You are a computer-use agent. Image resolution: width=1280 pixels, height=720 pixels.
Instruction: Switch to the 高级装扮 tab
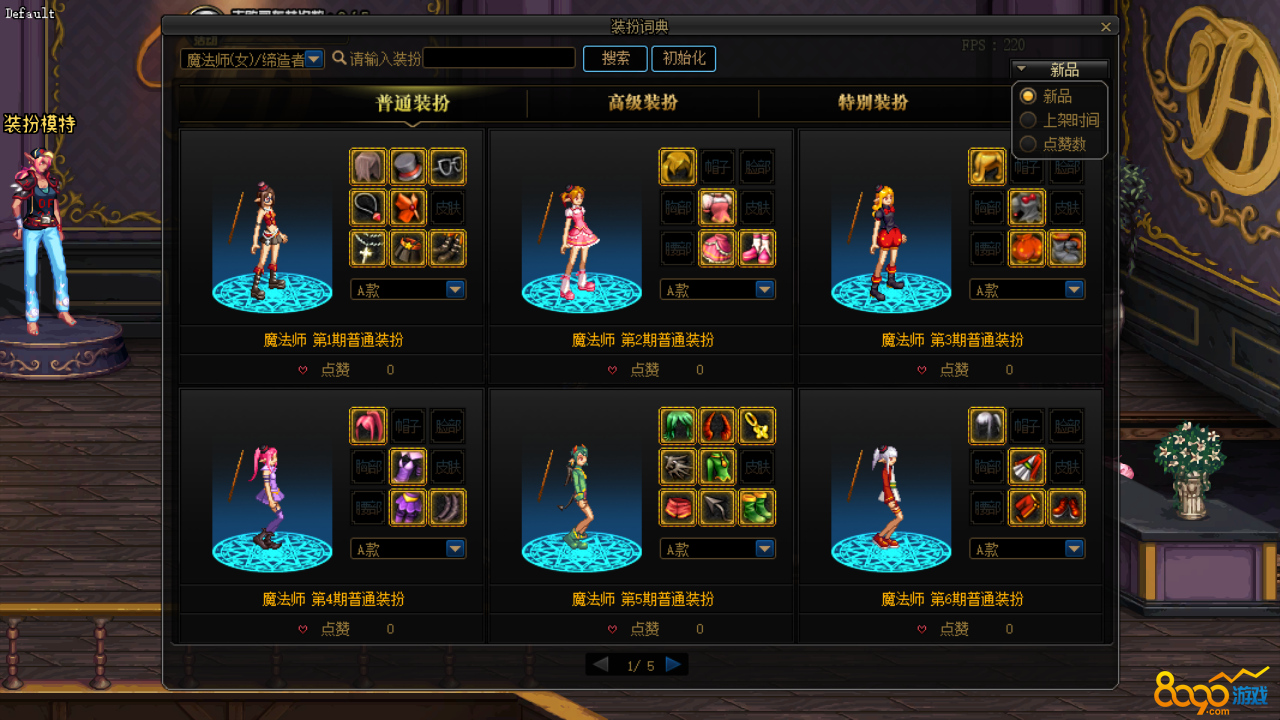coord(643,103)
